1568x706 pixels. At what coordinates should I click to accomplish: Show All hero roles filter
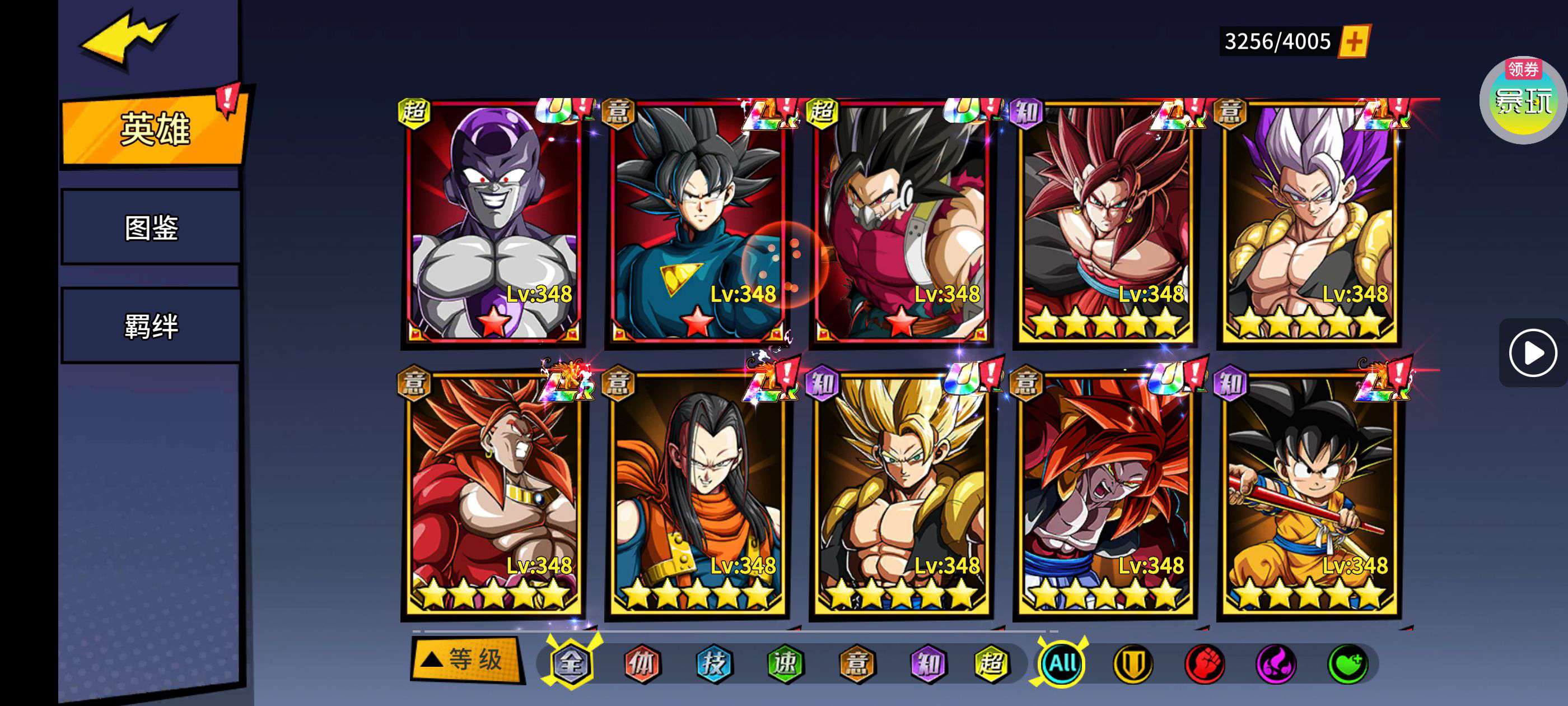point(1062,663)
